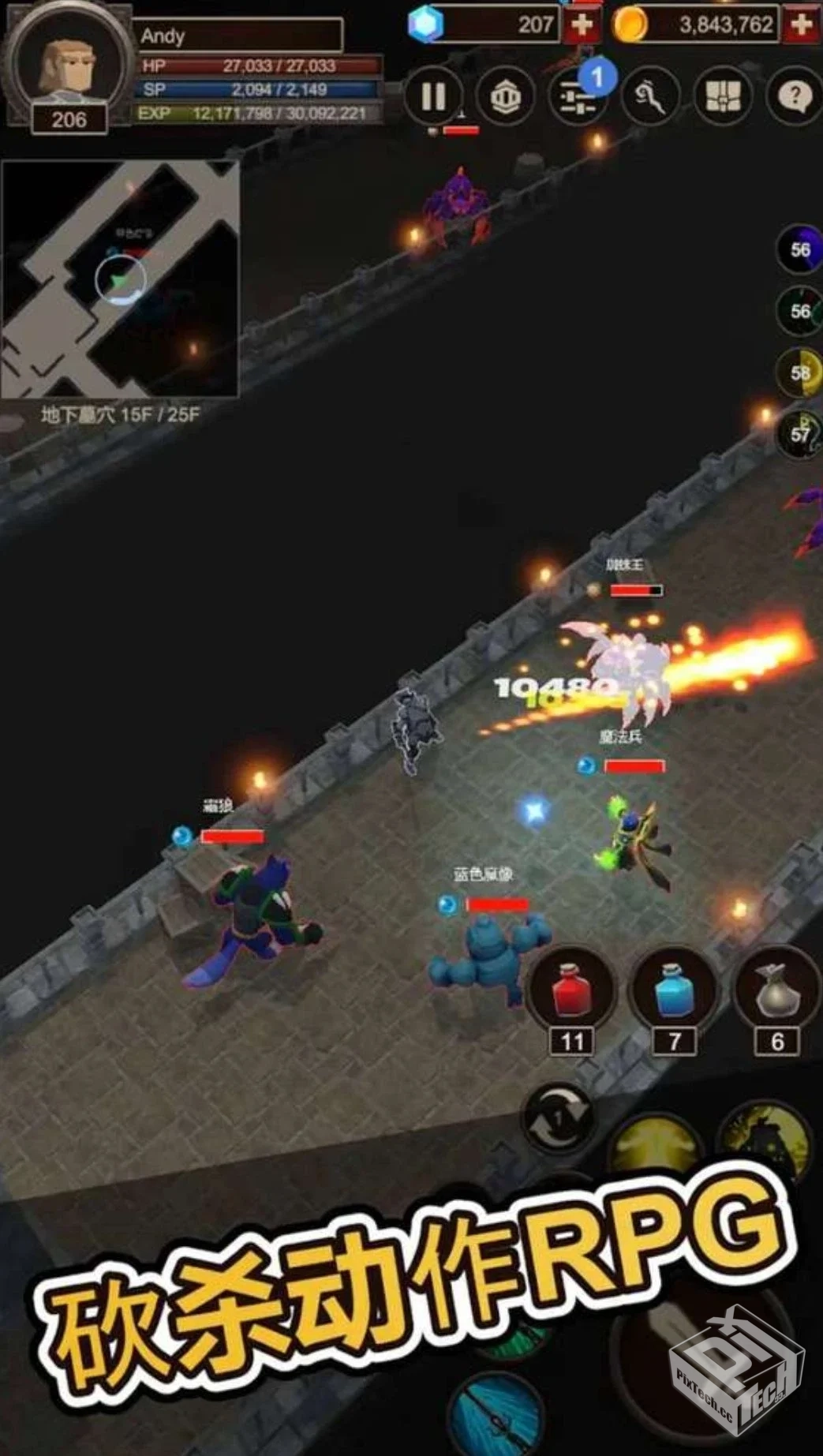Open the question mark help bubble

pyautogui.click(x=793, y=97)
